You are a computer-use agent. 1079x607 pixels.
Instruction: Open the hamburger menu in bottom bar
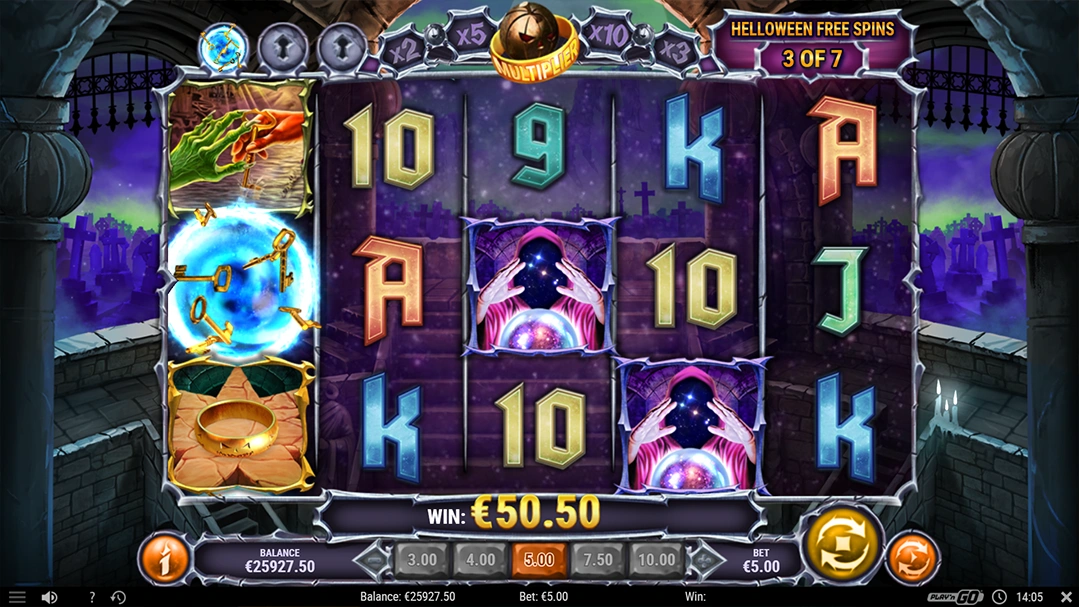coord(17,597)
